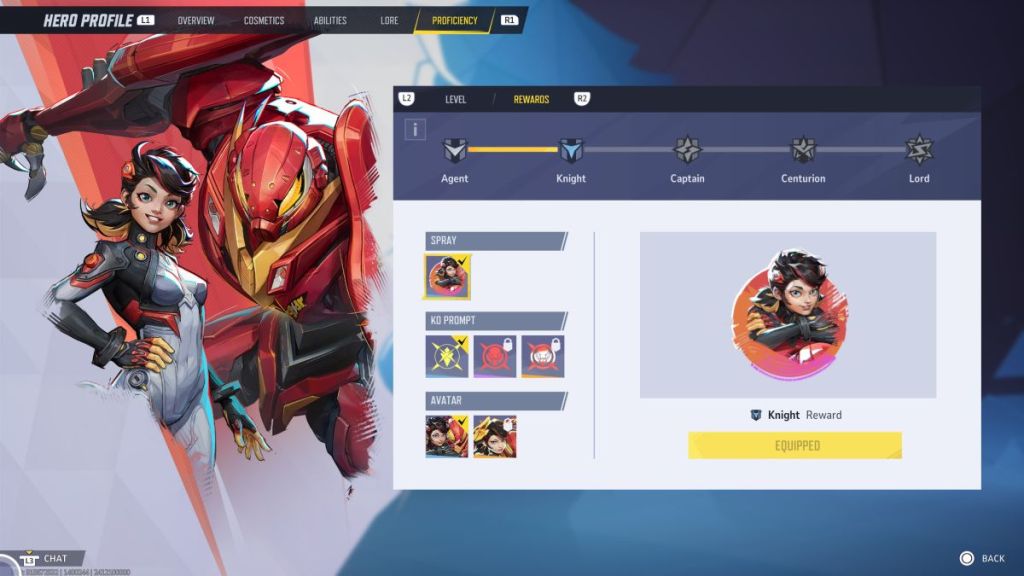Image resolution: width=1024 pixels, height=576 pixels.
Task: Select the locked red mech-head KO prompt
Action: coord(495,356)
